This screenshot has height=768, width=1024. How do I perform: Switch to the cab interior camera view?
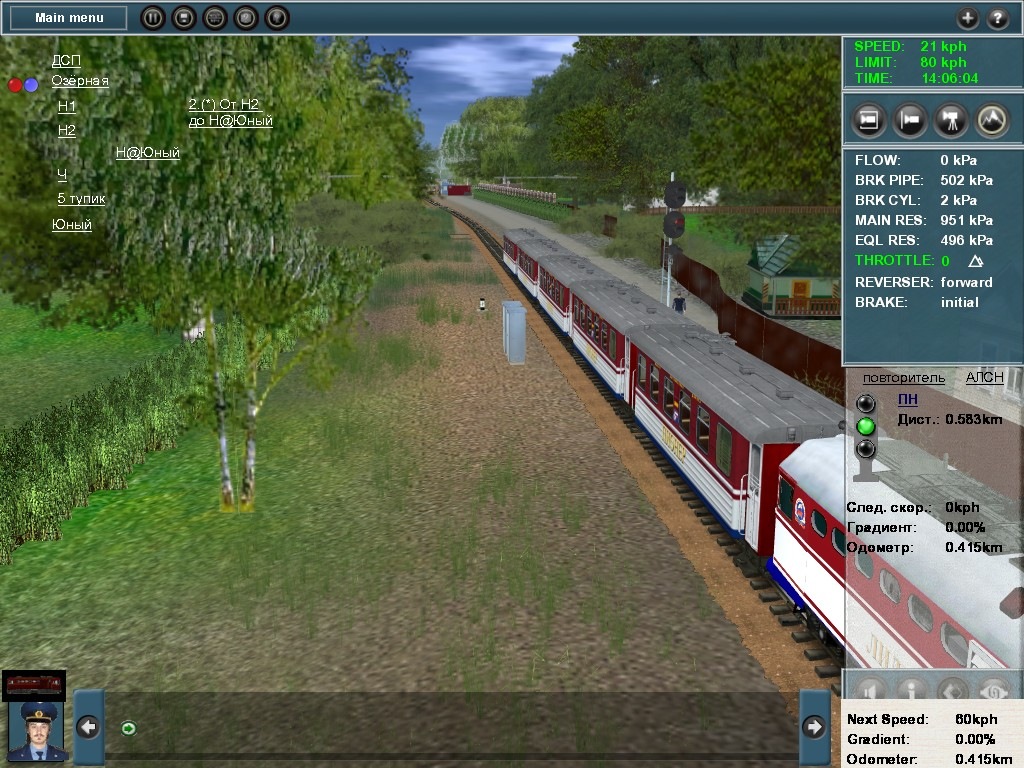[869, 120]
